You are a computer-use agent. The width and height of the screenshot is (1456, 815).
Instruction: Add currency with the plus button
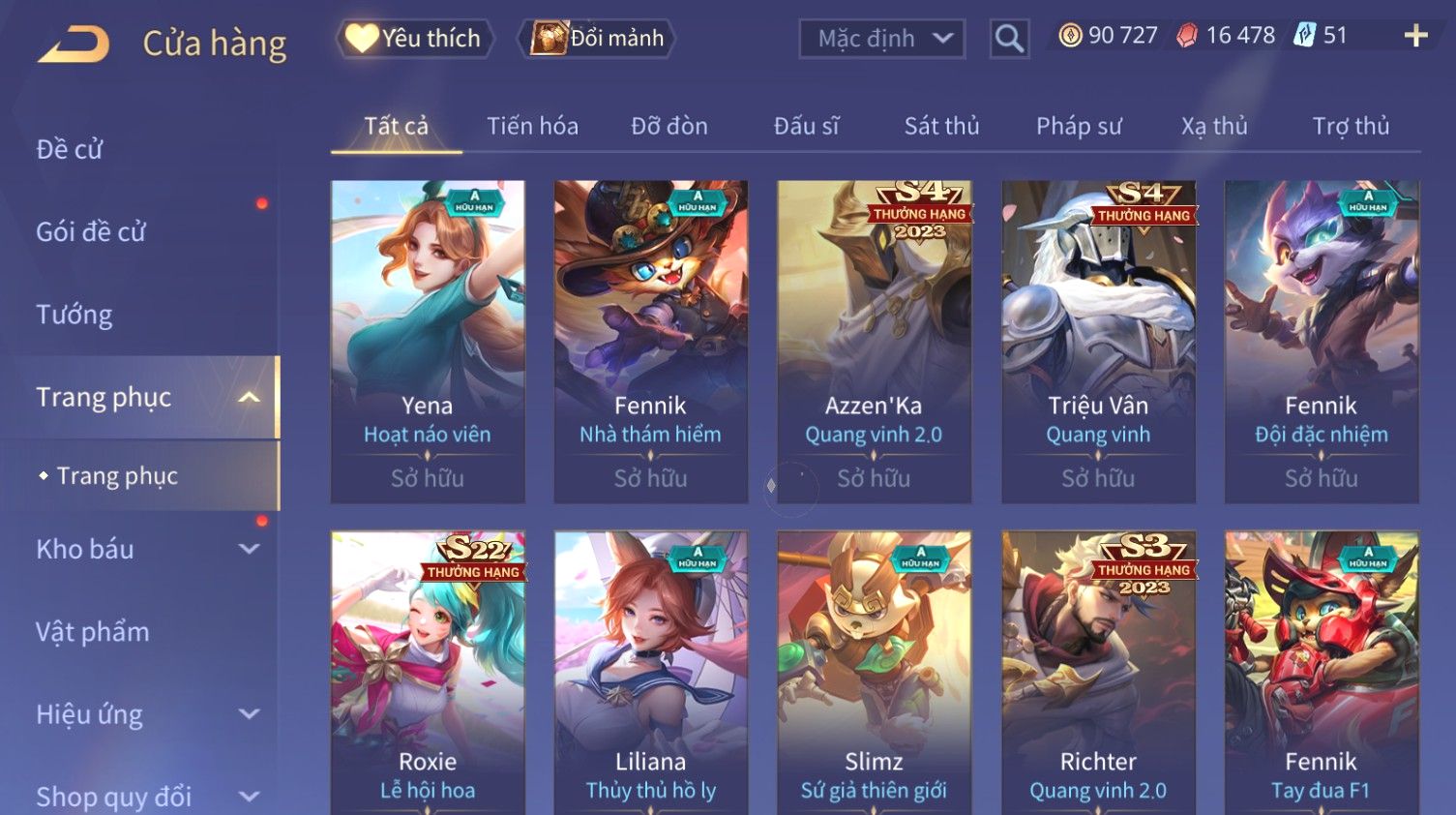coord(1415,36)
